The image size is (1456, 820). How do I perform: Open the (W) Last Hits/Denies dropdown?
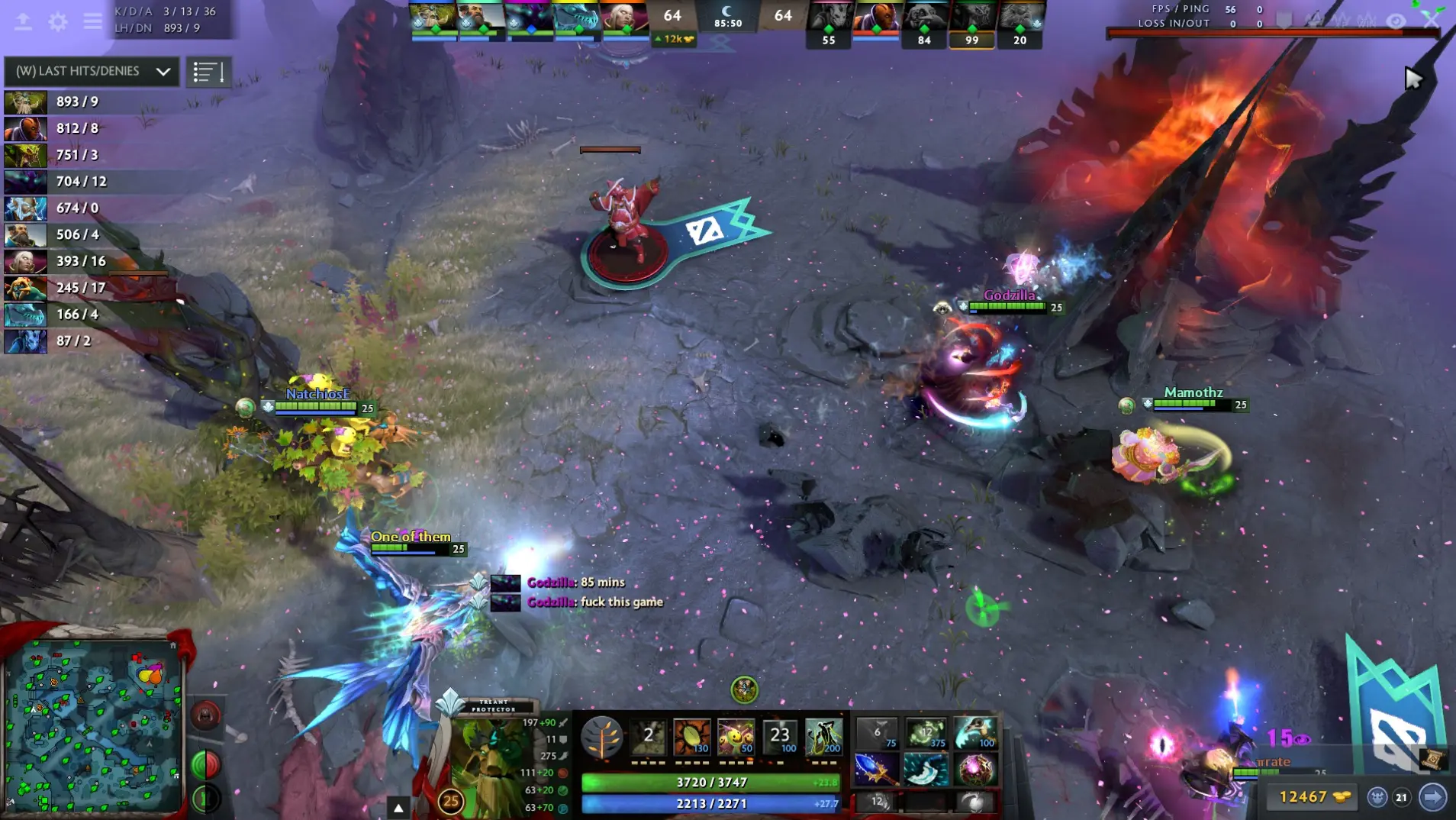pyautogui.click(x=92, y=71)
